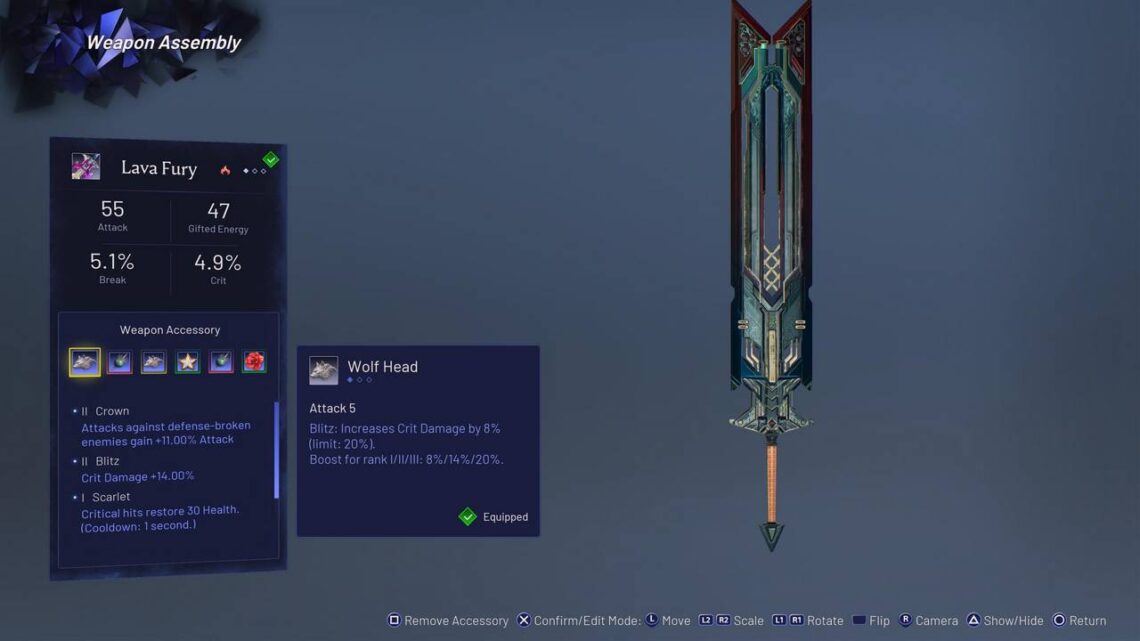
Task: Click the accessory effects list scrollbar
Action: click(x=276, y=450)
